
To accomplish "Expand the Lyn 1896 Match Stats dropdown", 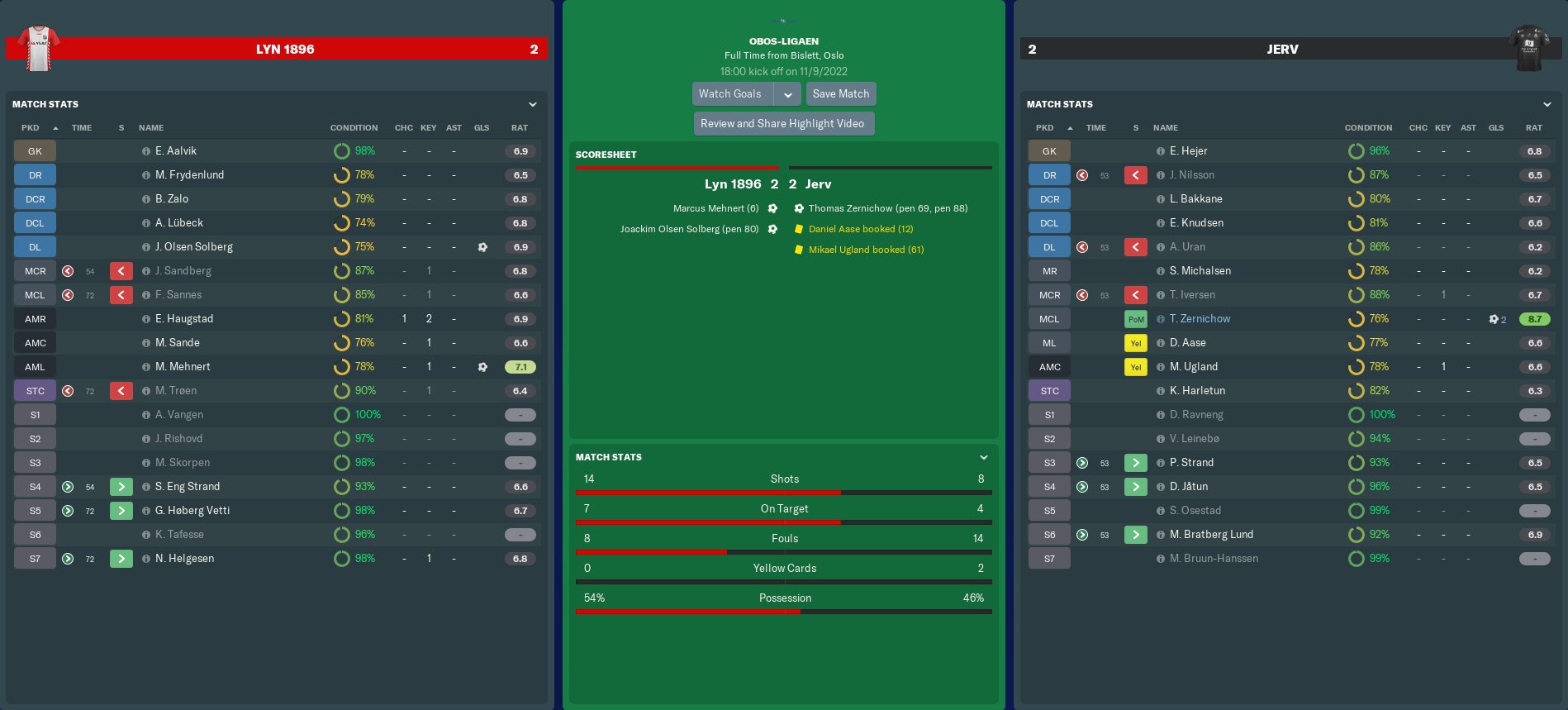I will 533,105.
